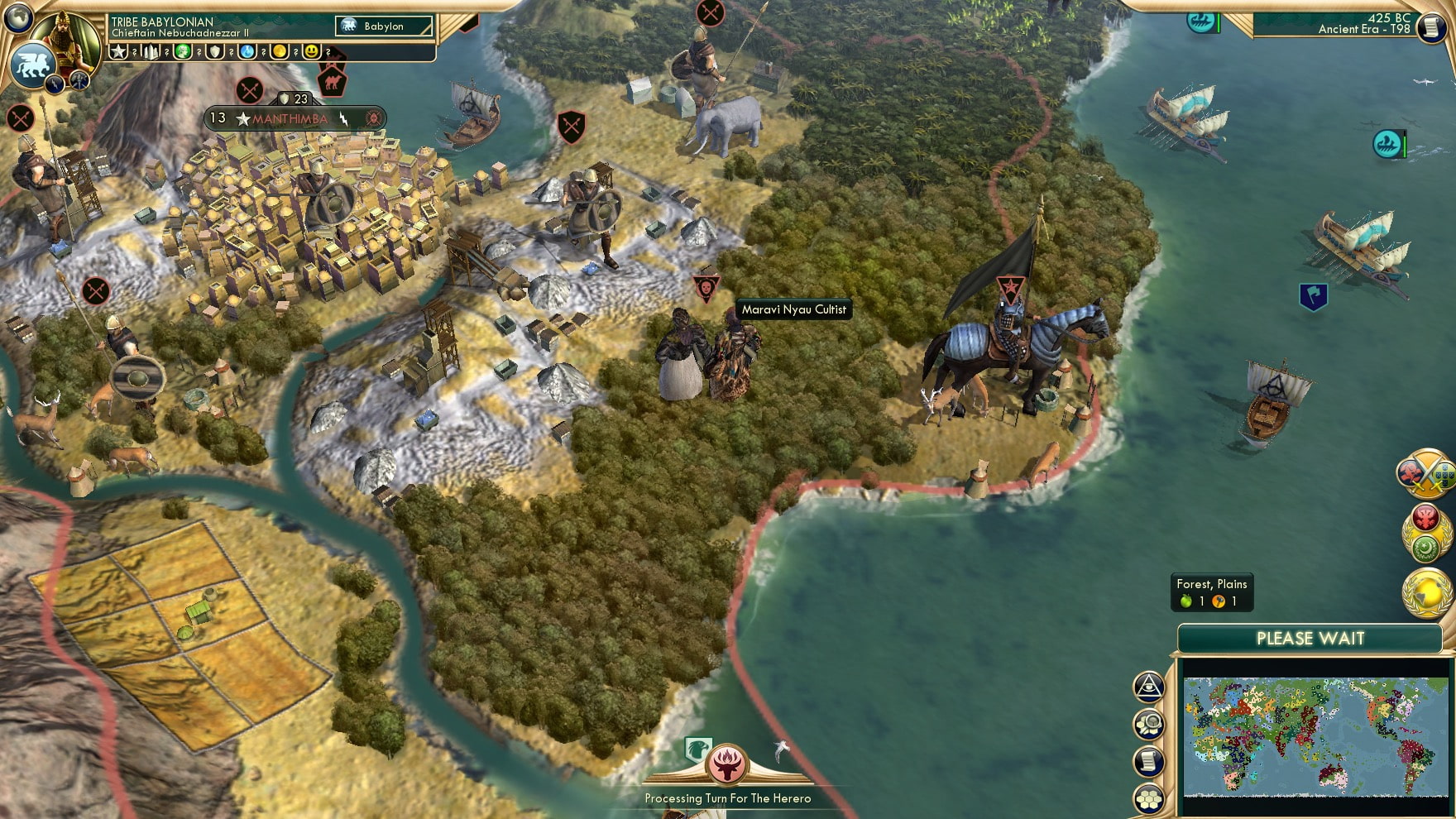Screen dimensions: 1456x819
Task: Open the Babylon civilization dropdown
Action: click(384, 26)
